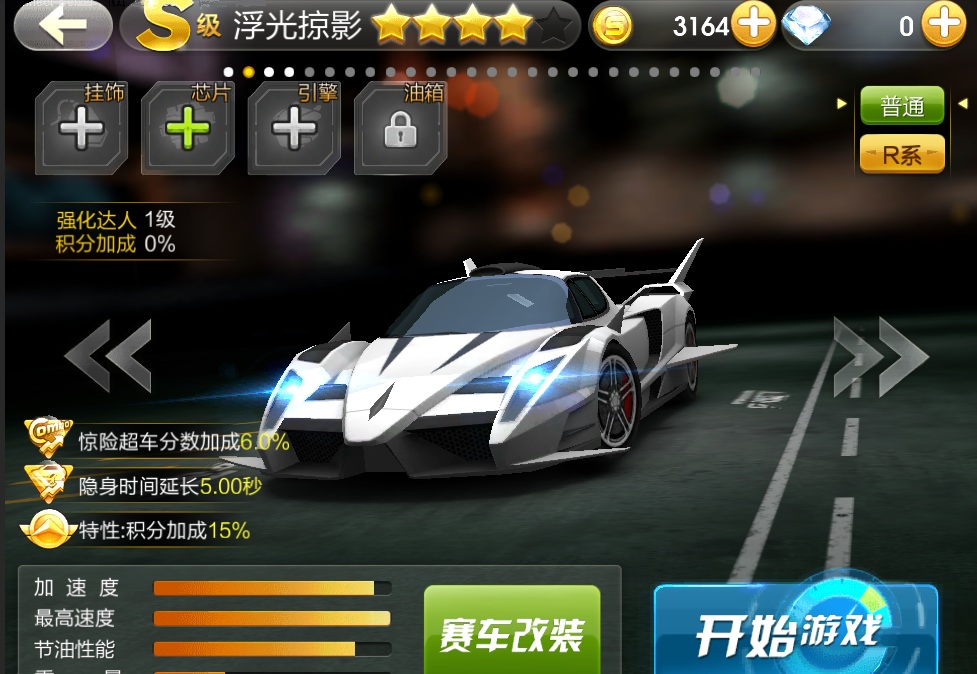Show the next car with right arrows
977x674 pixels.
tap(881, 355)
